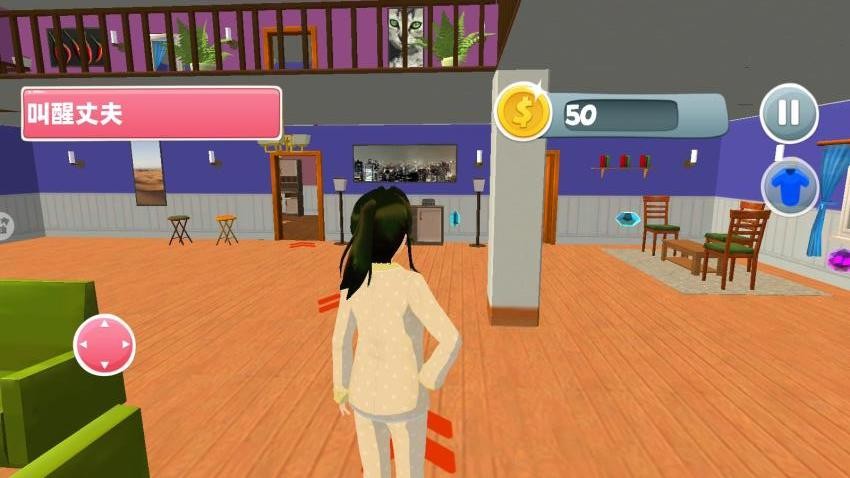Tap the pink movement joystick

point(104,345)
